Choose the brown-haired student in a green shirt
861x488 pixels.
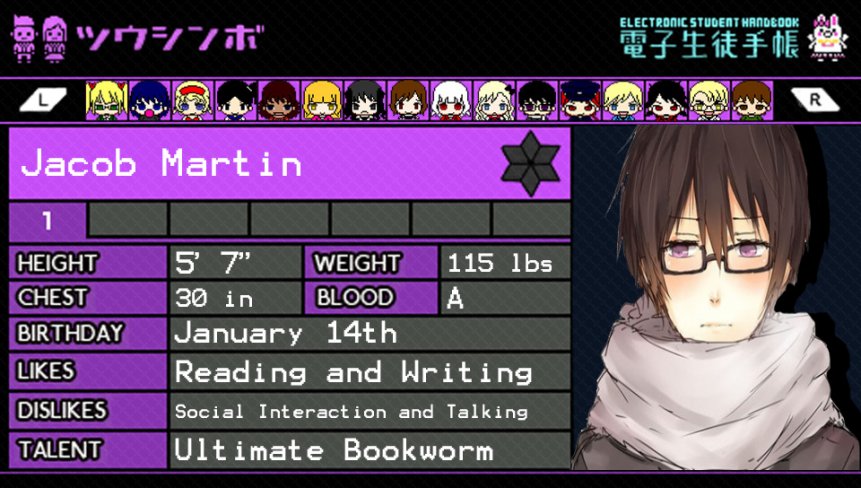point(750,100)
